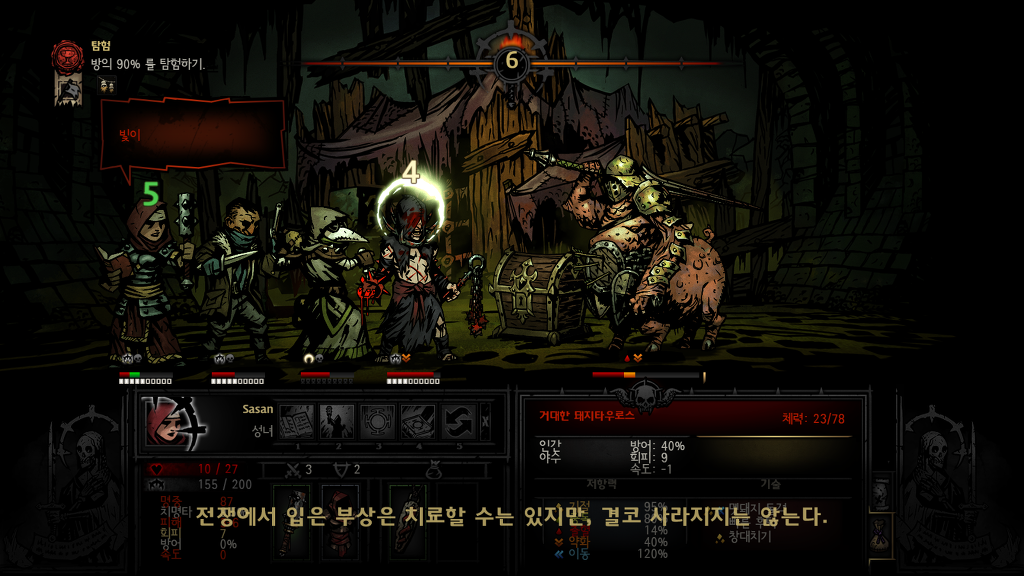
Task: Activate the third skill with the round sigil
Action: tap(378, 421)
